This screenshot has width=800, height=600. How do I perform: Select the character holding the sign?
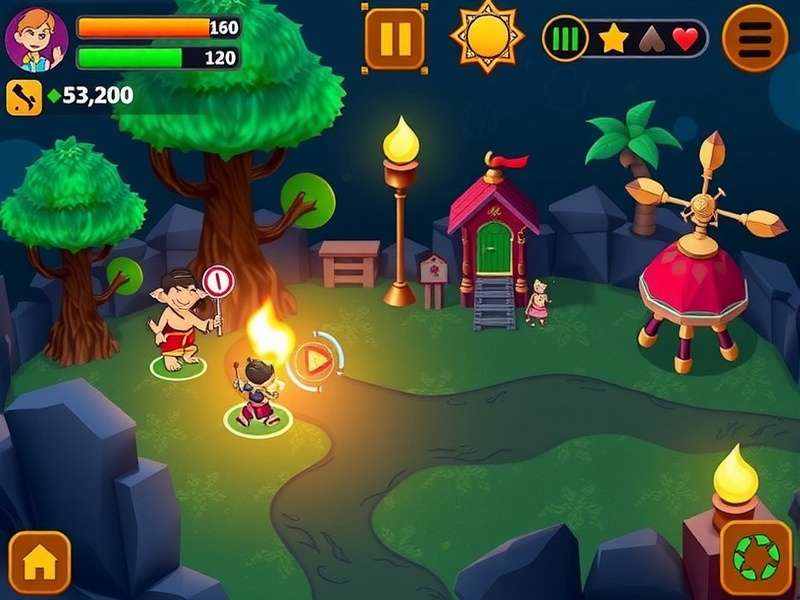[x=180, y=320]
